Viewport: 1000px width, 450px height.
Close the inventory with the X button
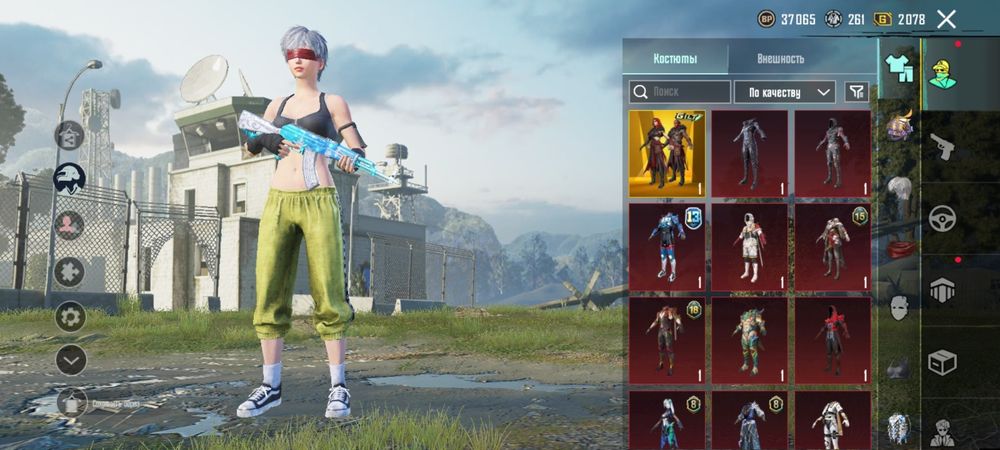(x=946, y=19)
